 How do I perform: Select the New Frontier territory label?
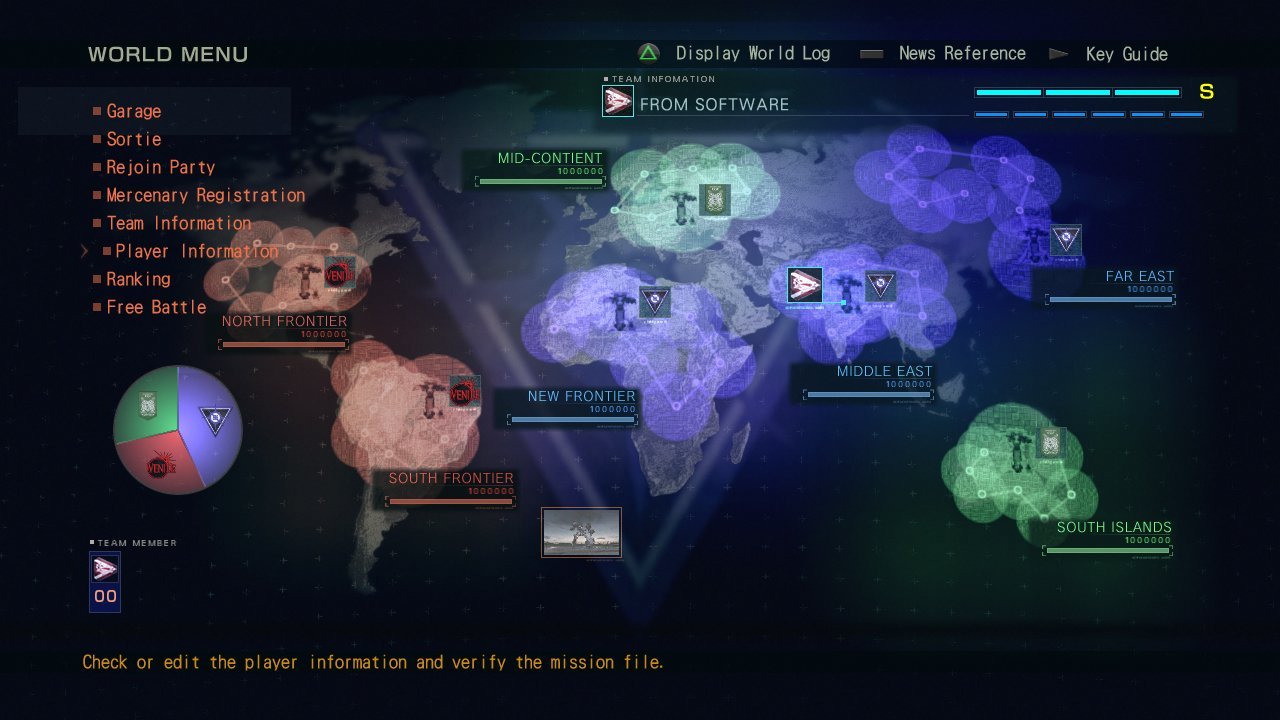tap(581, 396)
